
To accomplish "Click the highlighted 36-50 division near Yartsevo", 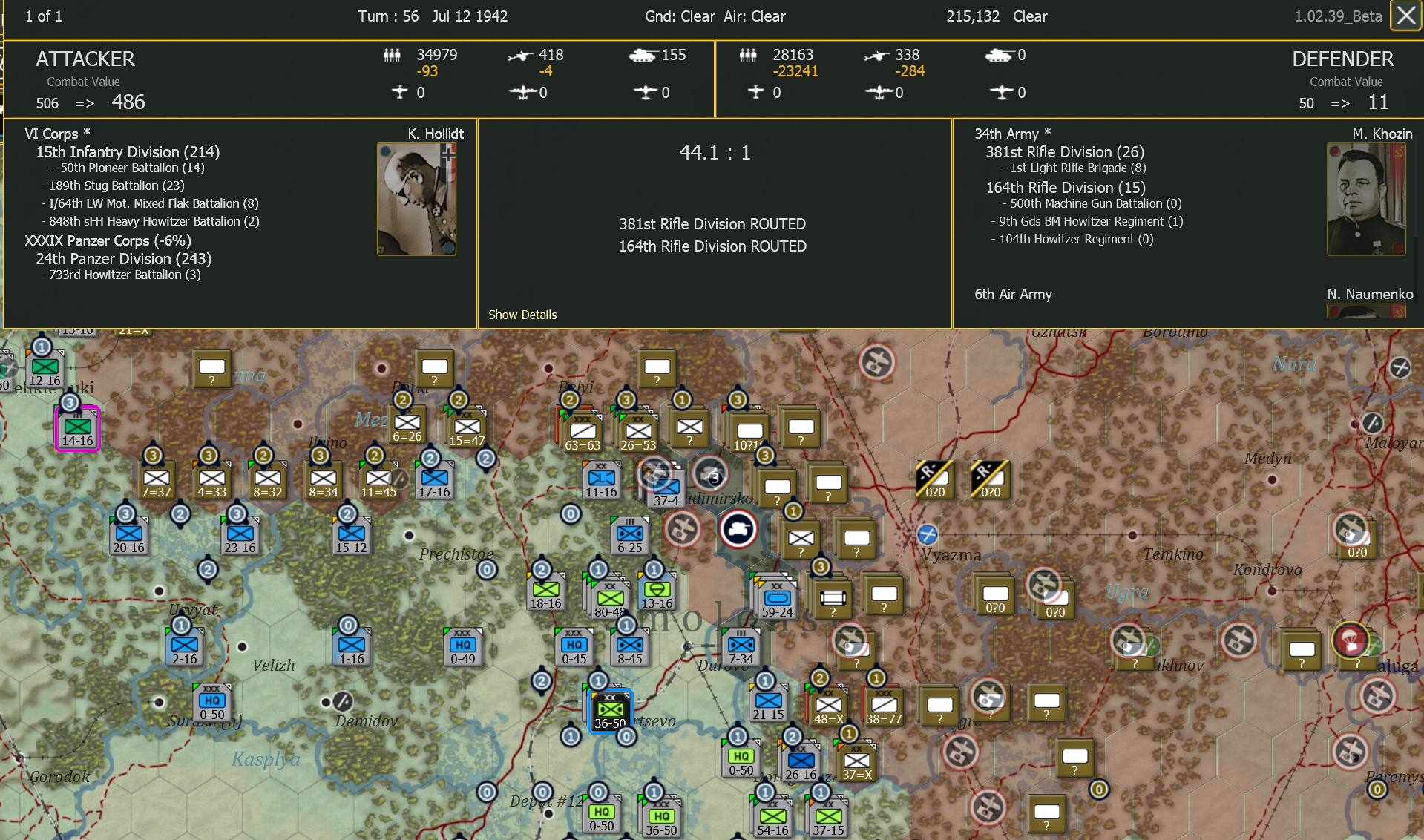I will coord(608,711).
